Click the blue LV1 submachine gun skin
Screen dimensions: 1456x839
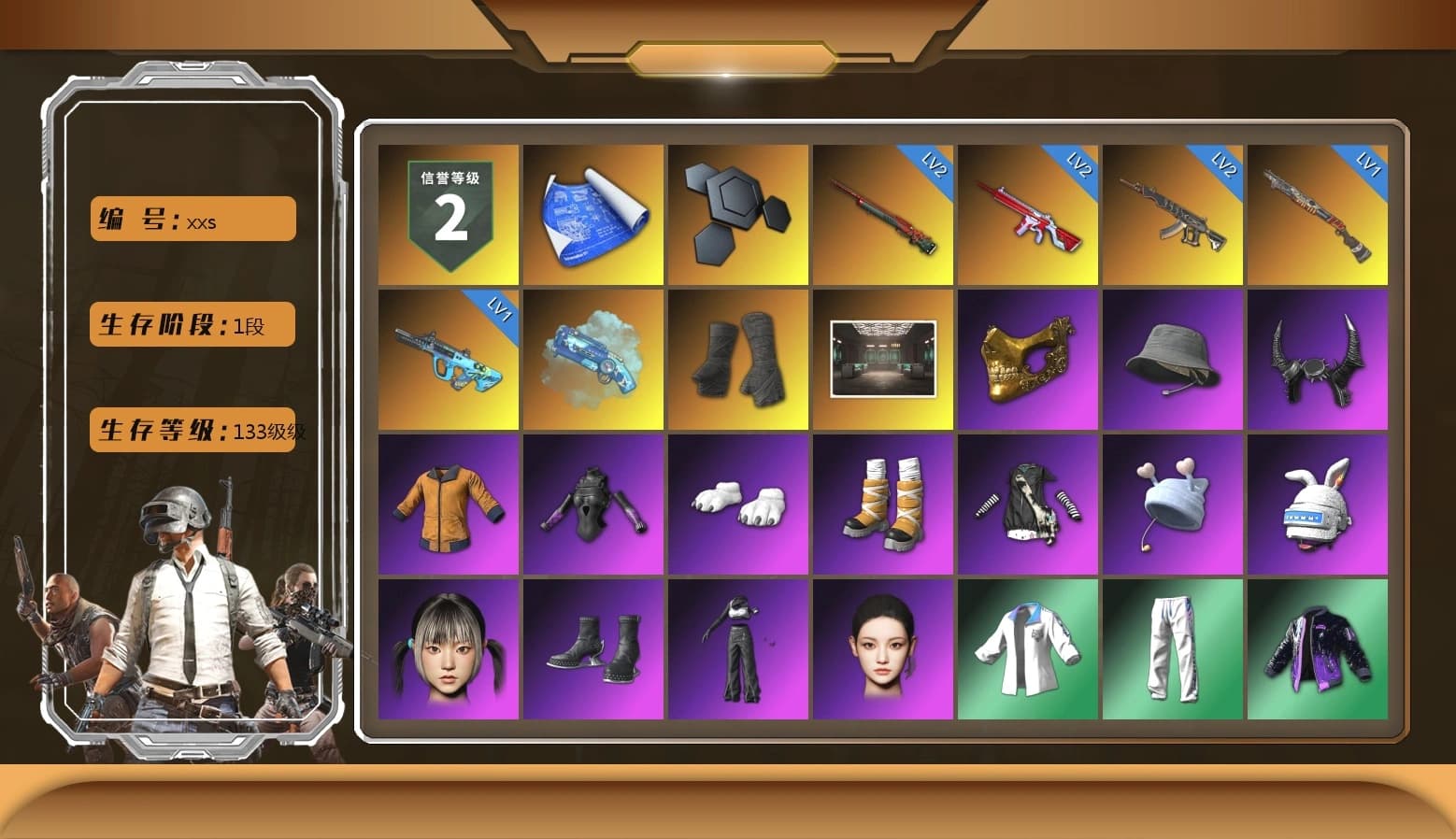click(447, 360)
